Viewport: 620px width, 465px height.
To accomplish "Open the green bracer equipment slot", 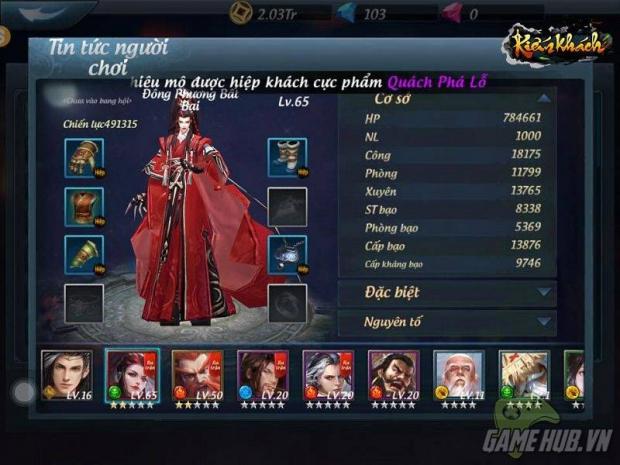I will (x=84, y=254).
